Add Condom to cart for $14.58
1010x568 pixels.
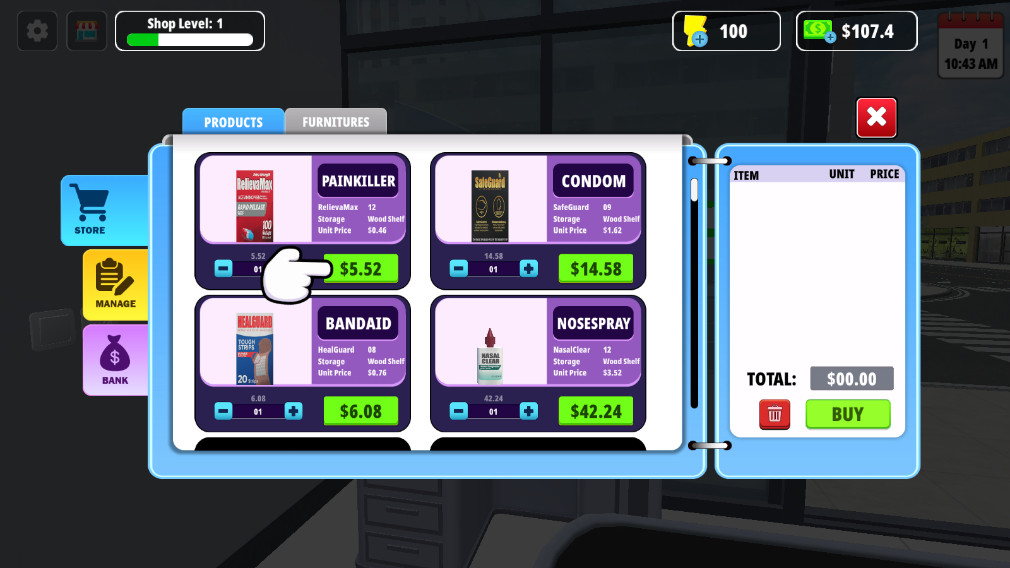pyautogui.click(x=596, y=269)
